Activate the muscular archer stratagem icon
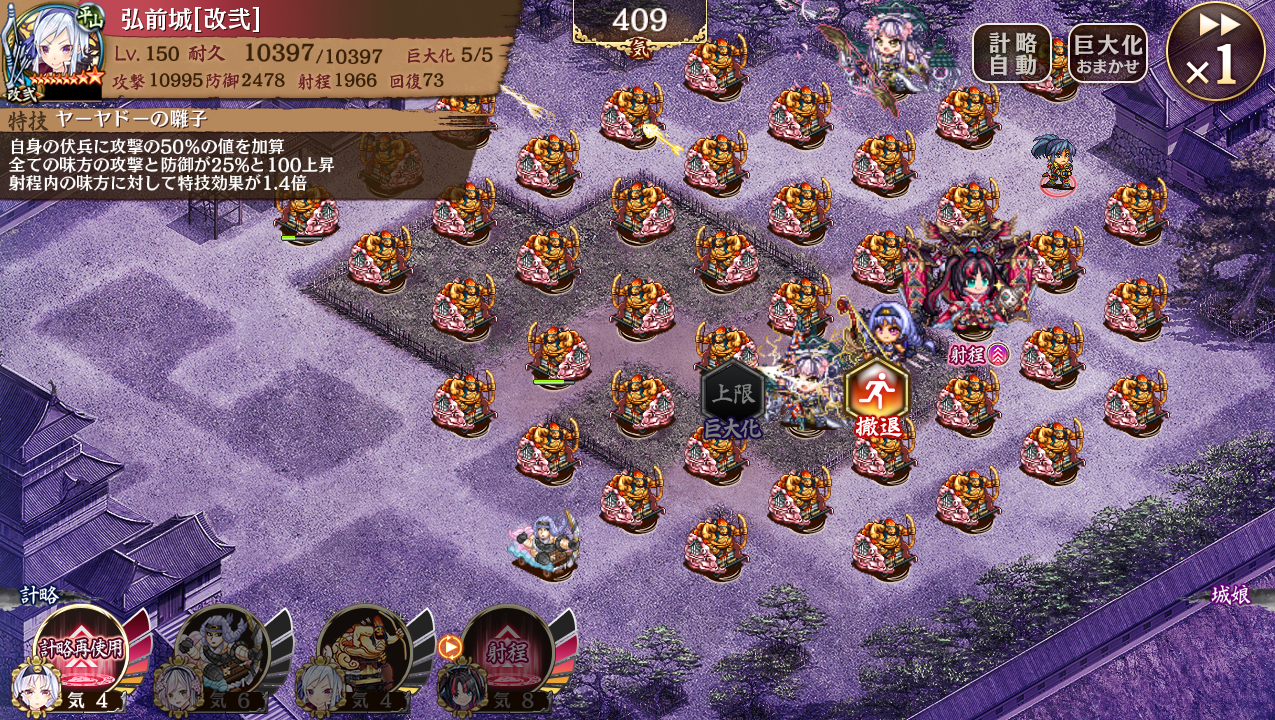The height and width of the screenshot is (720, 1275). point(364,648)
